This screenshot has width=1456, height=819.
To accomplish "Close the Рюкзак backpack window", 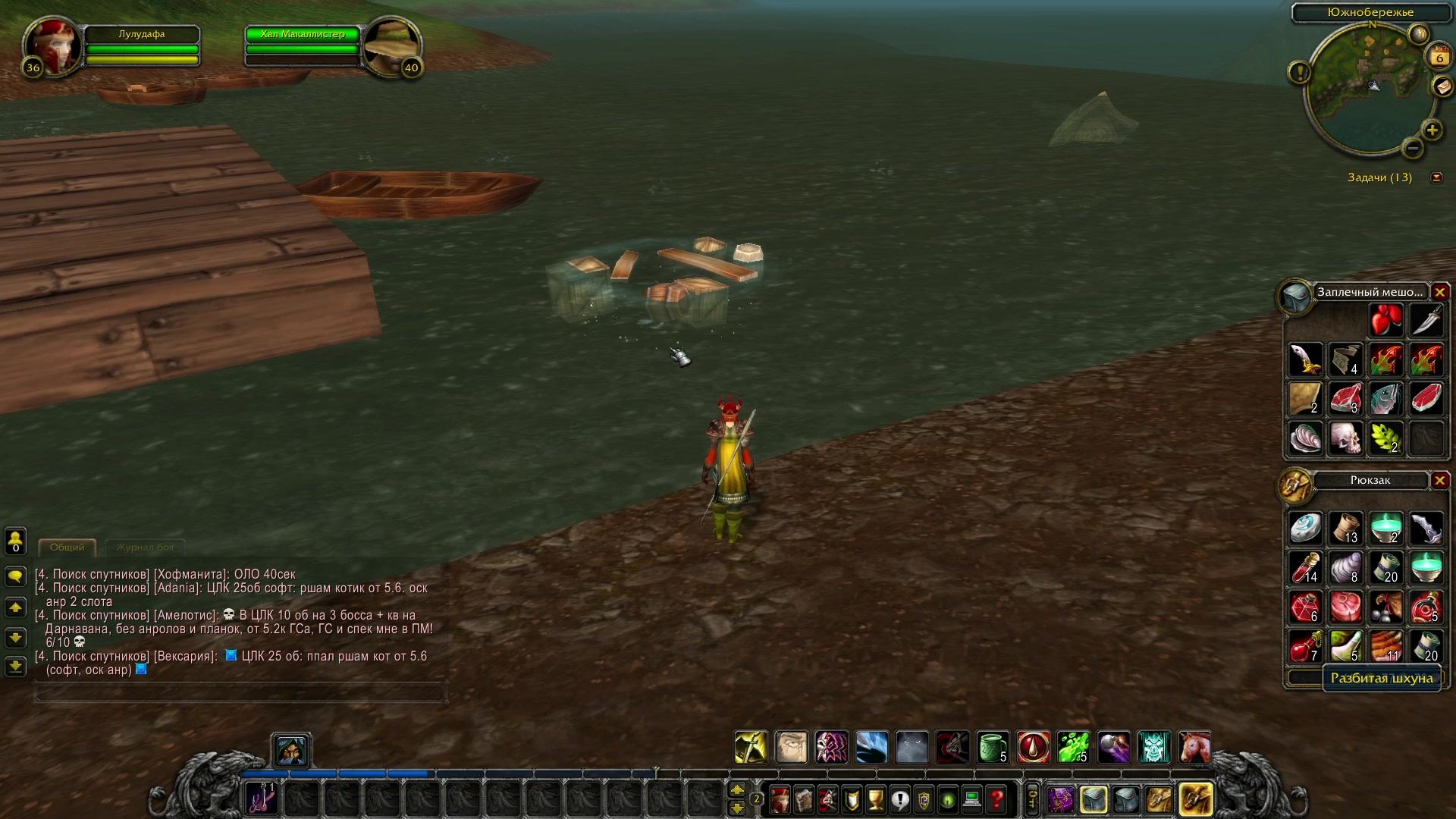I will pyautogui.click(x=1439, y=480).
